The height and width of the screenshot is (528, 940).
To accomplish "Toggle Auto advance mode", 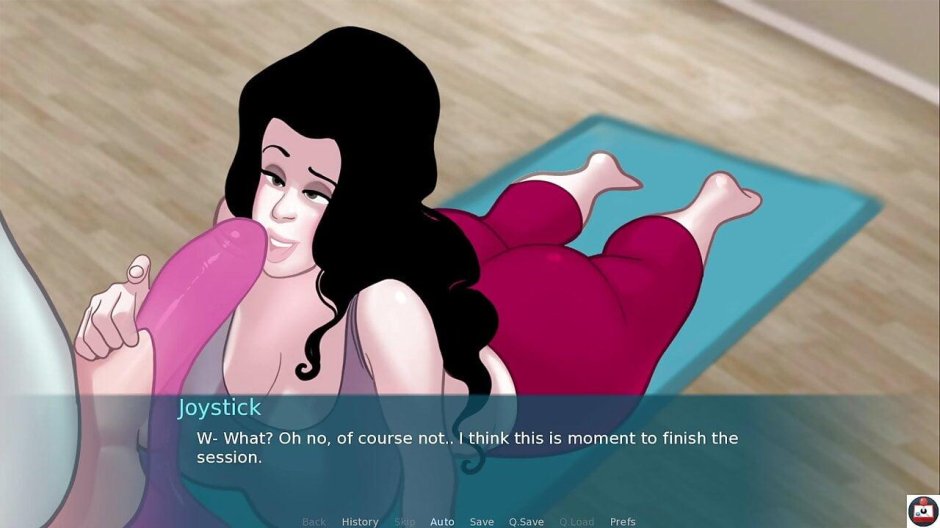I will point(442,522).
